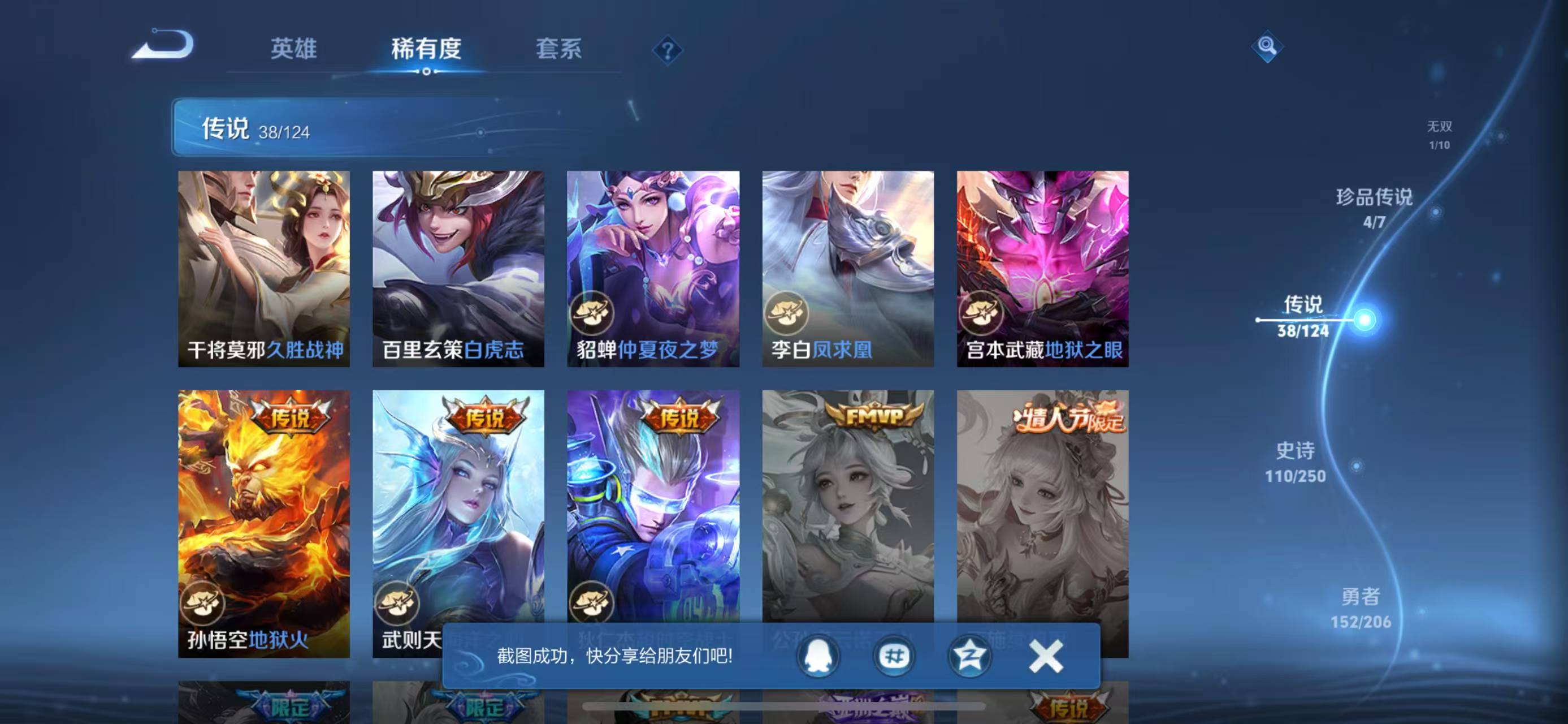Select the 稀有度 tab

pos(426,49)
